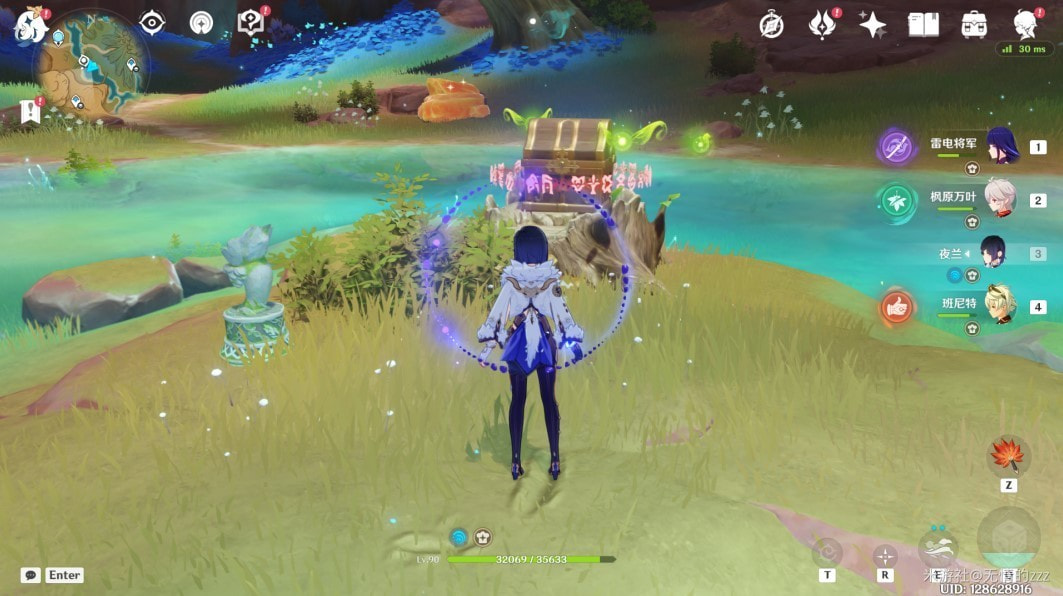Open the quest log bookmark icon
Screen dimensions: 1063x596
click(29, 112)
